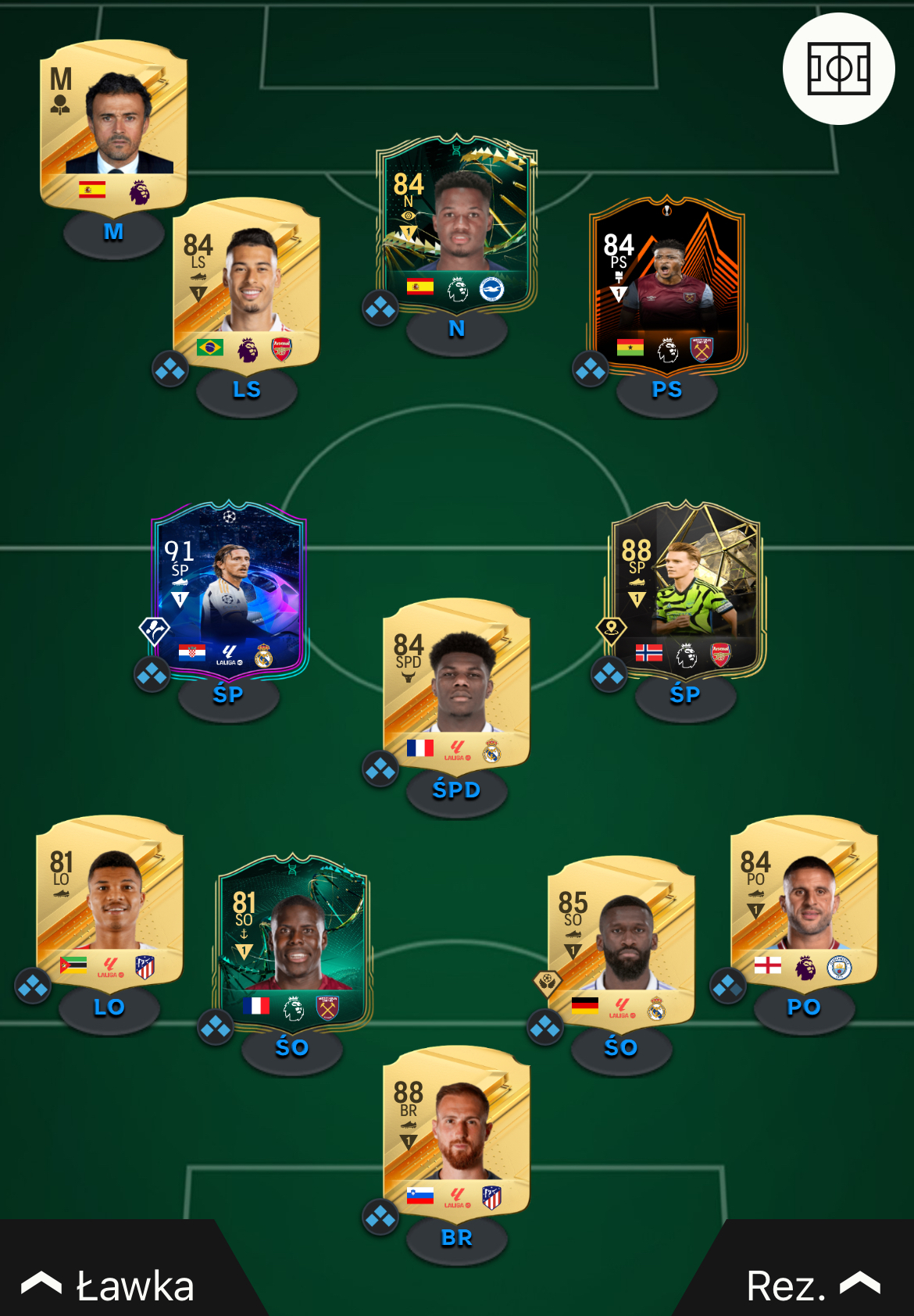
Task: Pick the 81-rated ŚO West Ham defender card
Action: [292, 941]
